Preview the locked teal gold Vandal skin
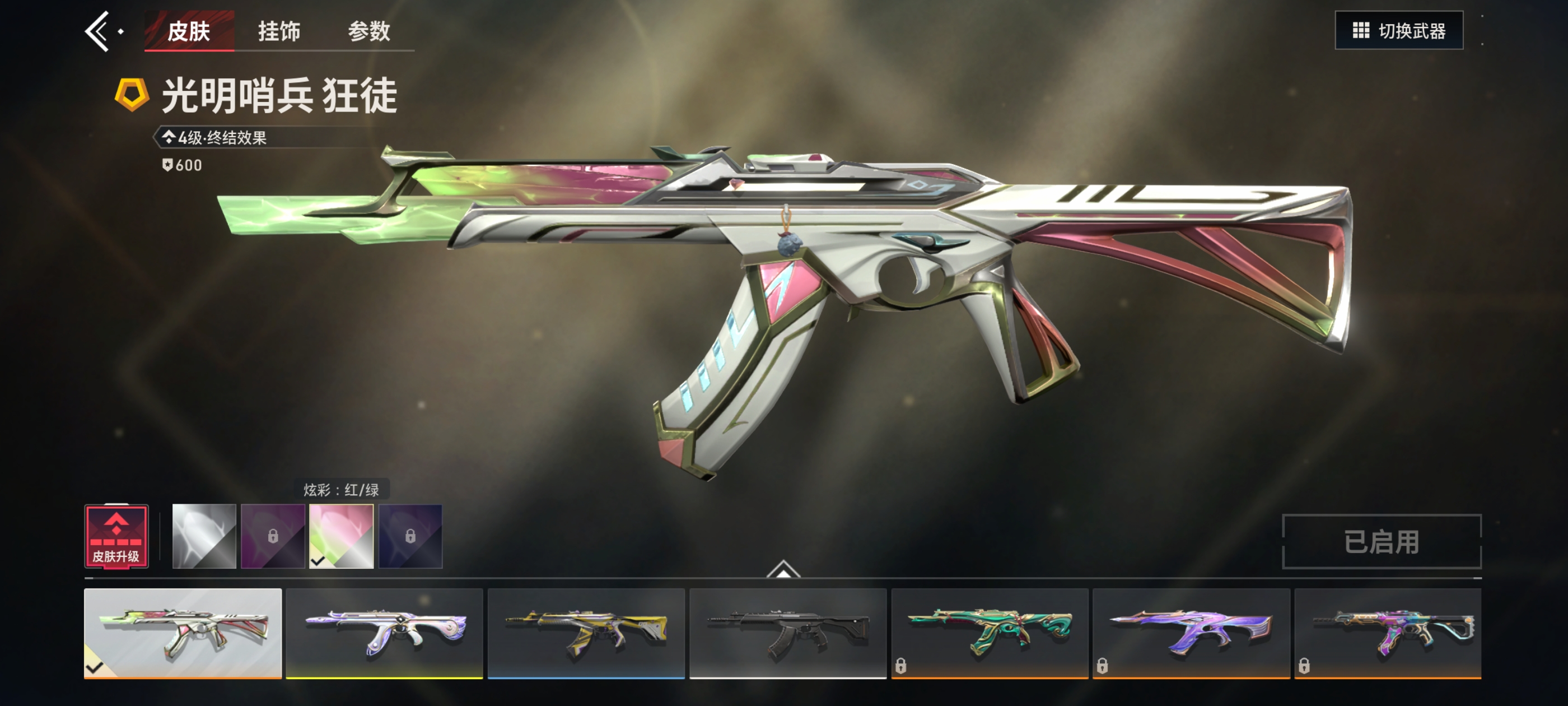The height and width of the screenshot is (706, 1568). (990, 633)
